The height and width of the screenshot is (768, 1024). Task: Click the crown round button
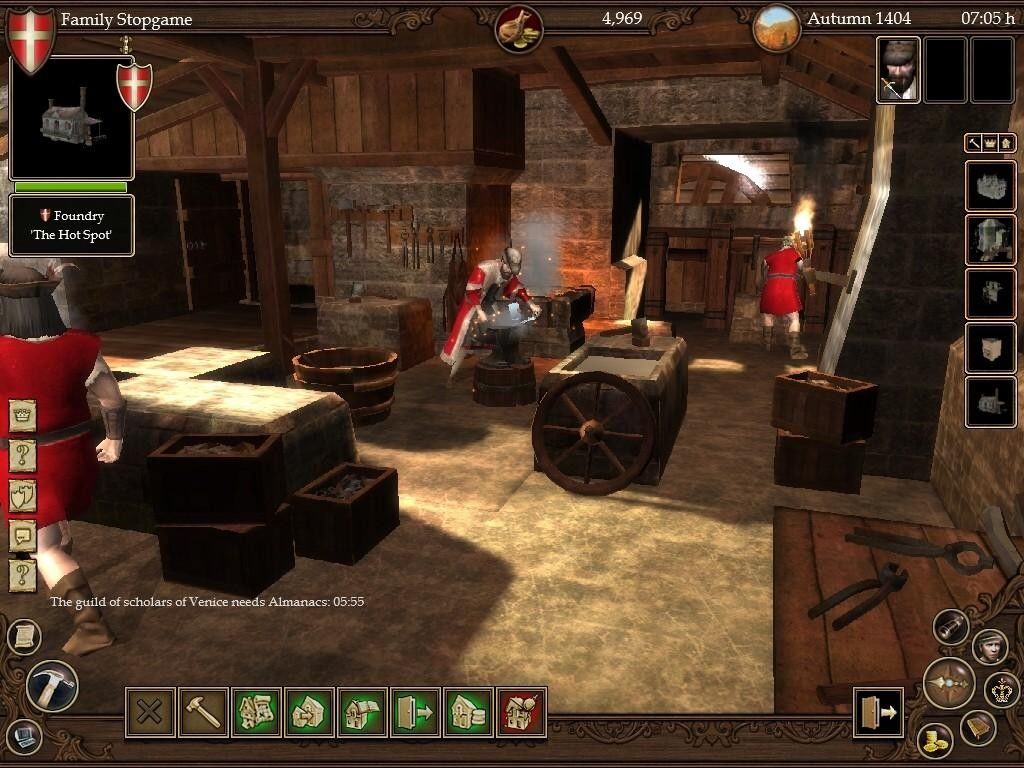tap(1000, 689)
